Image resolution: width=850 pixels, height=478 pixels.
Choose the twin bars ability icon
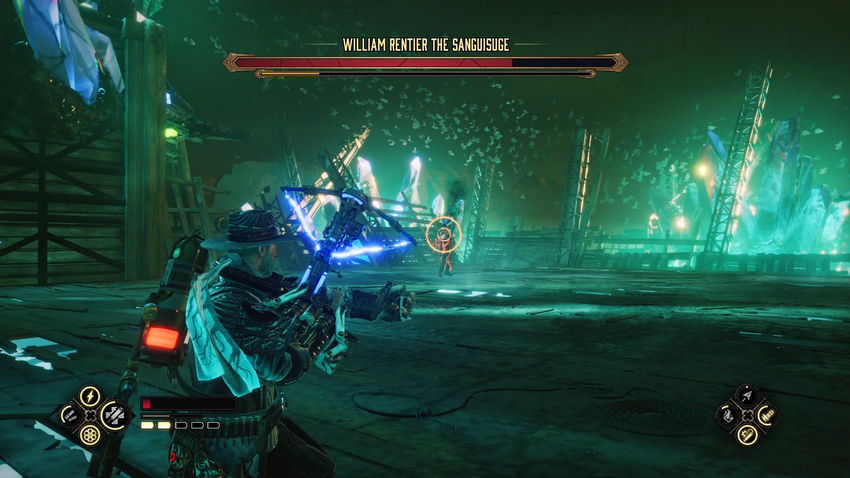pos(69,415)
